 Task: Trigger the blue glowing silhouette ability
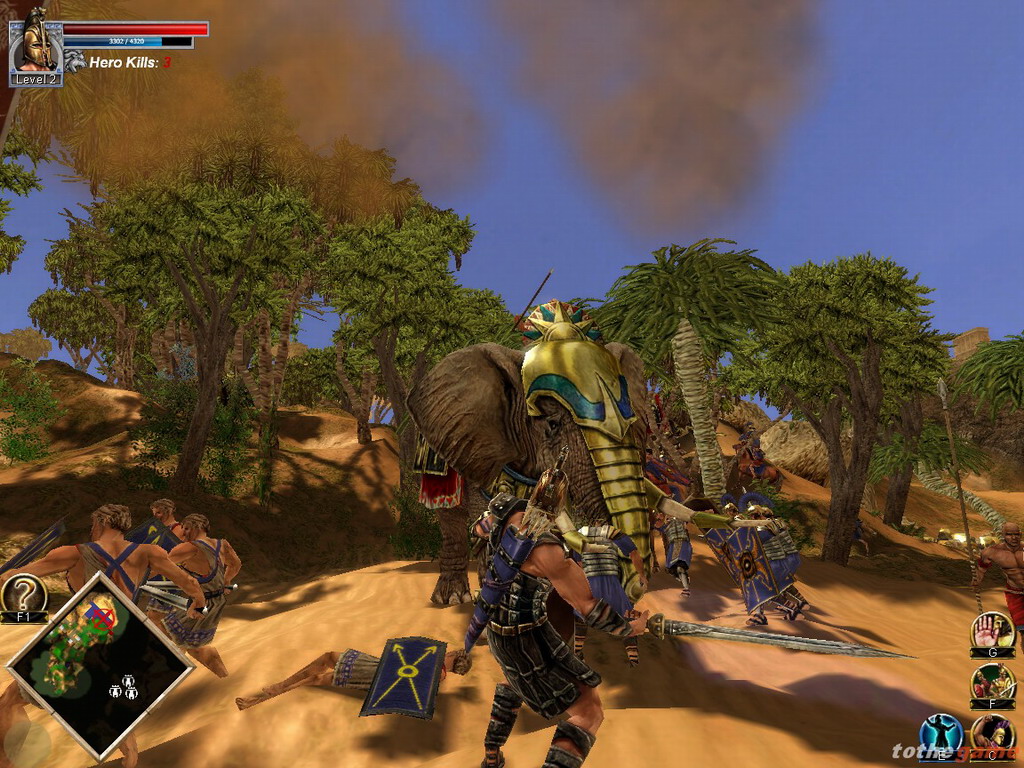click(x=940, y=734)
